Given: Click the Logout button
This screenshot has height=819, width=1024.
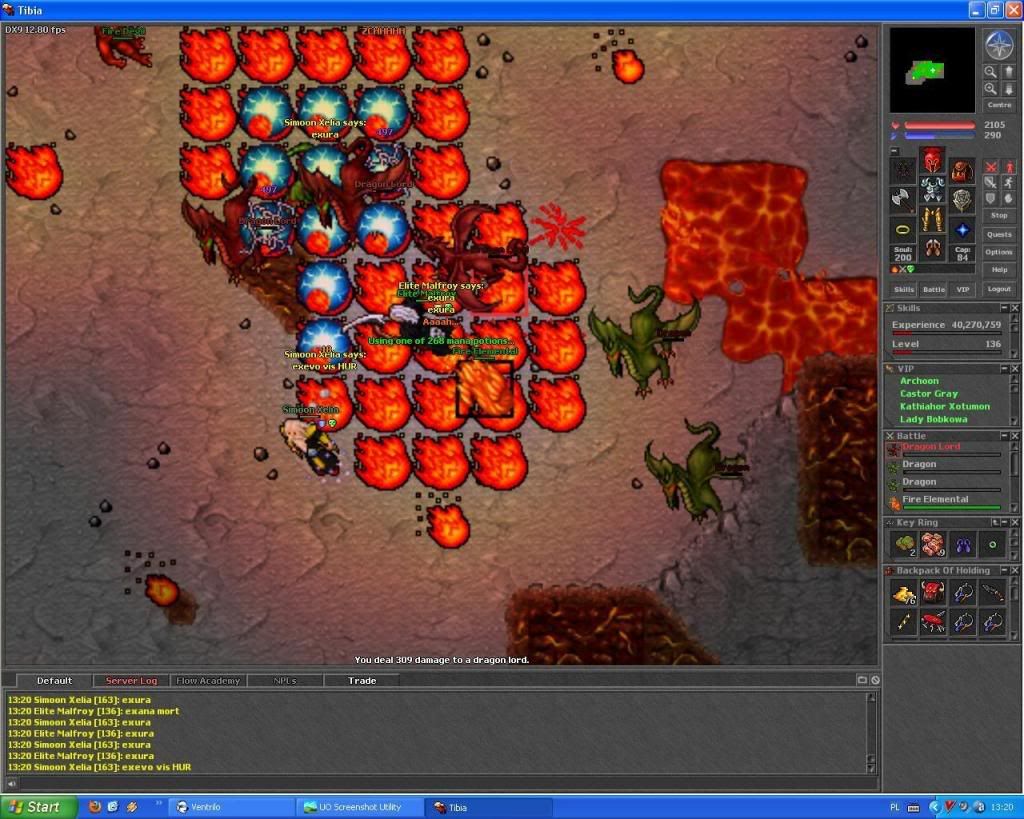Looking at the screenshot, I should 999,289.
